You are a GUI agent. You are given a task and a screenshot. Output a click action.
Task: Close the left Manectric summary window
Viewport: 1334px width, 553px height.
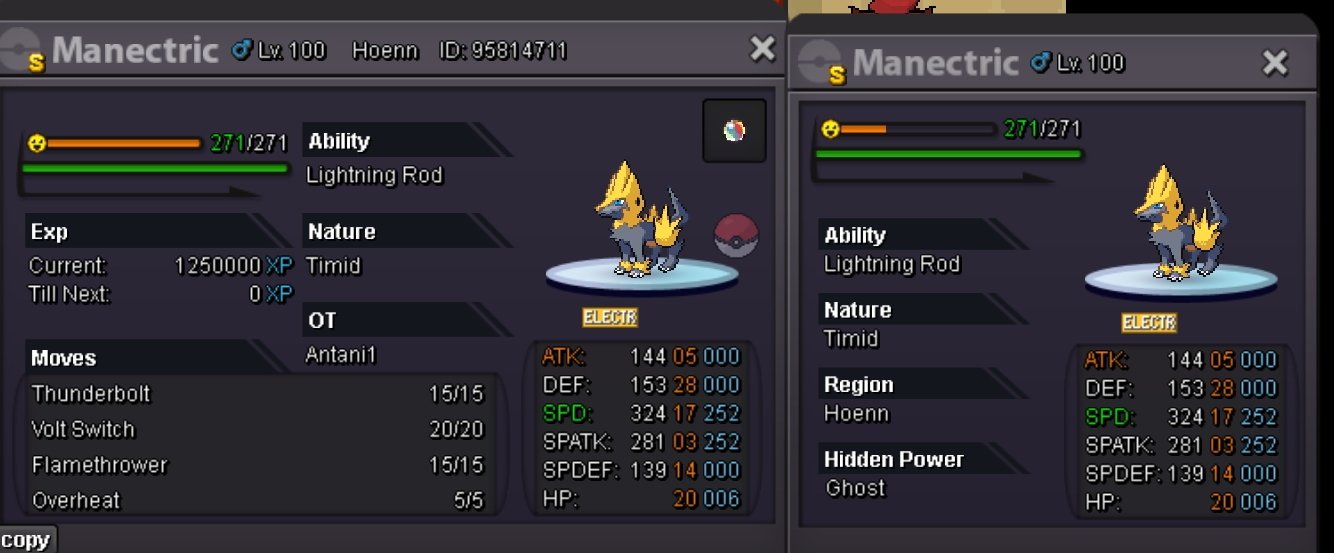762,48
